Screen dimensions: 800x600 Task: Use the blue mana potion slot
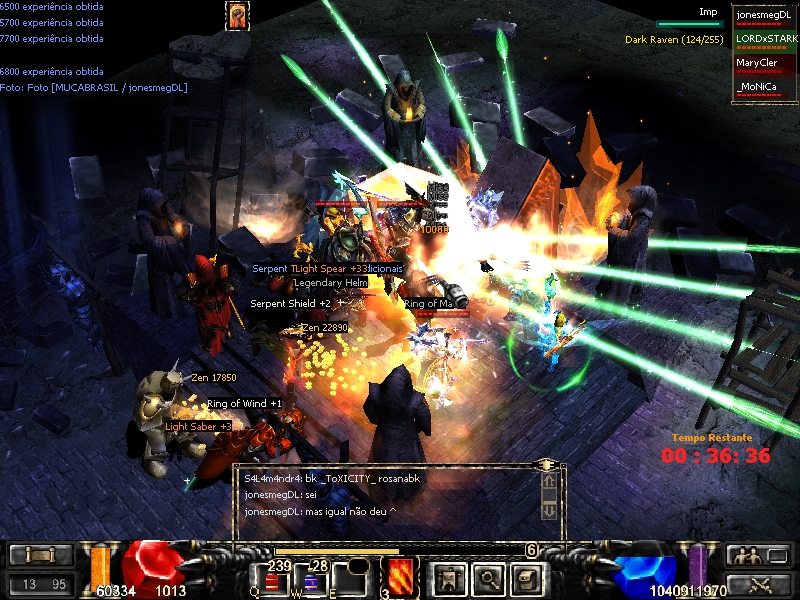pyautogui.click(x=310, y=581)
